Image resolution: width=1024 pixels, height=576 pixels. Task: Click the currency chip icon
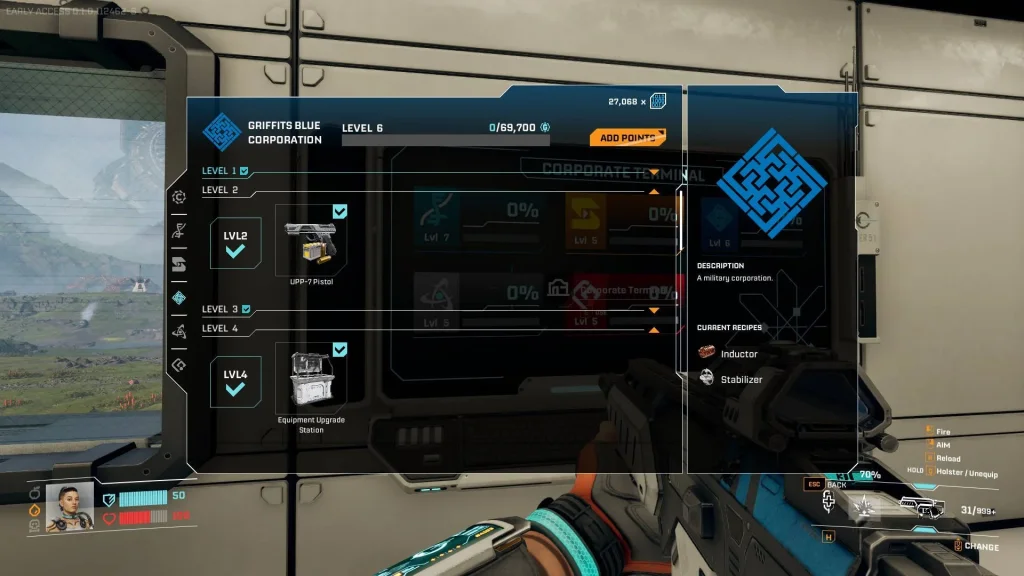(658, 101)
